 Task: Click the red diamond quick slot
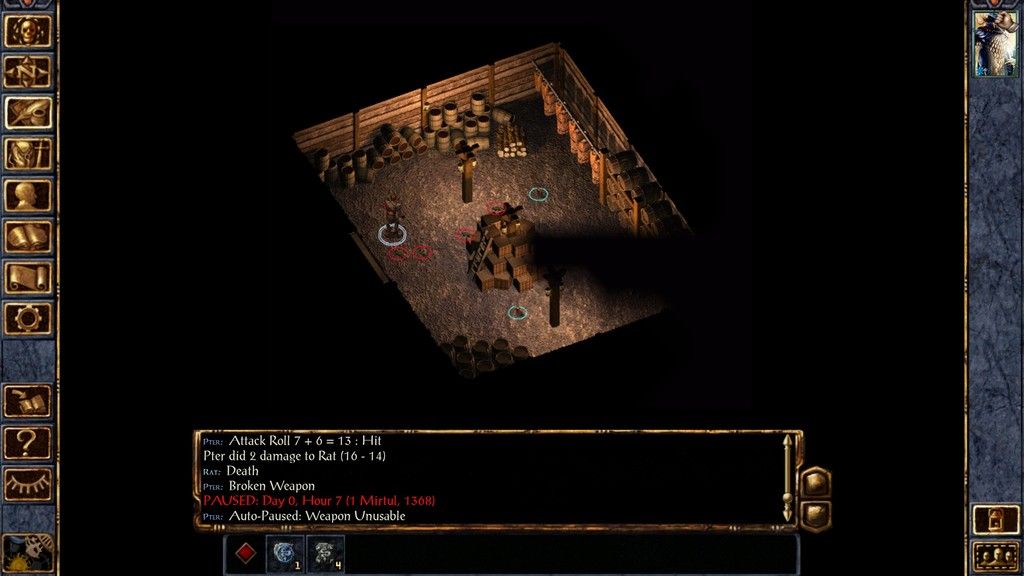tap(245, 554)
